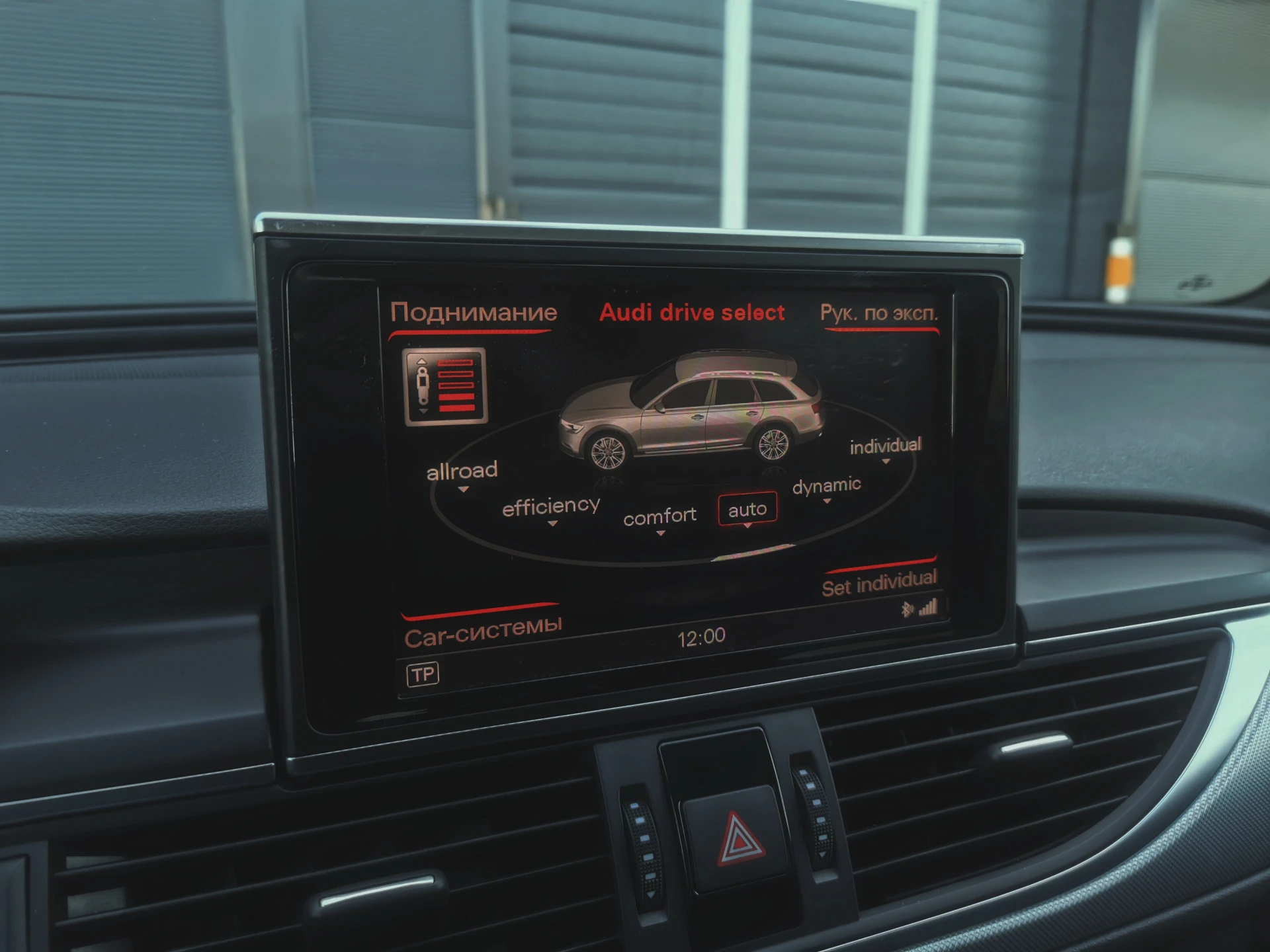Go to Car-системы menu
The image size is (1270, 952).
tap(483, 631)
